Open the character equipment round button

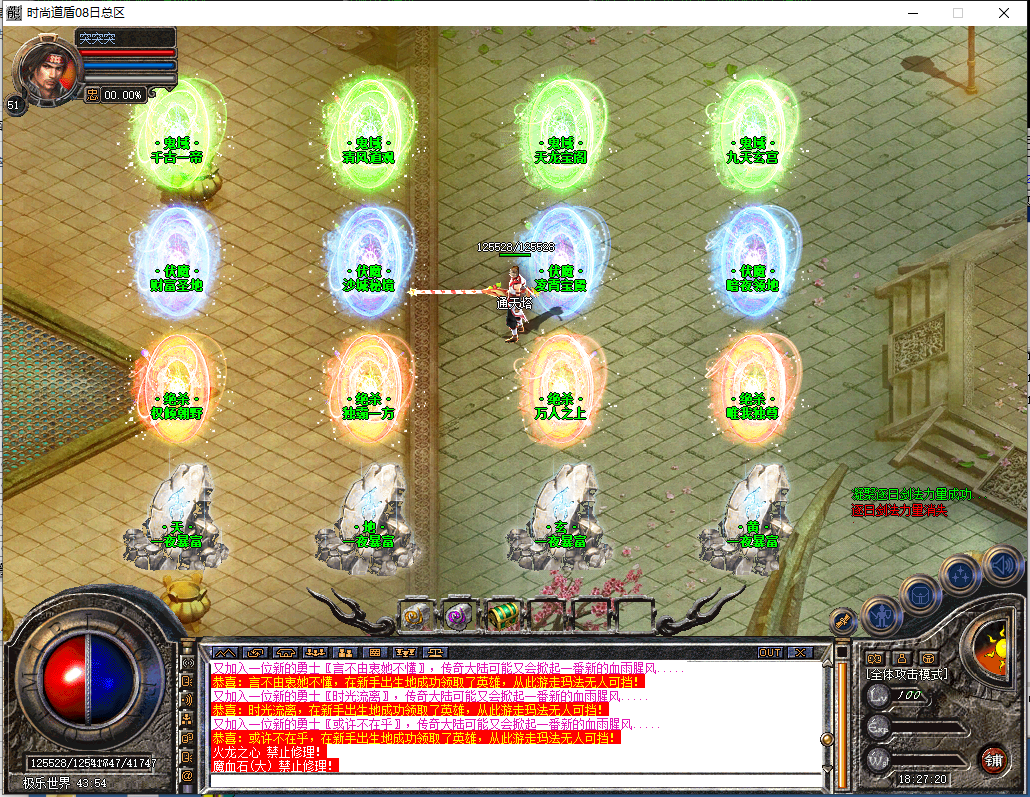(x=881, y=615)
